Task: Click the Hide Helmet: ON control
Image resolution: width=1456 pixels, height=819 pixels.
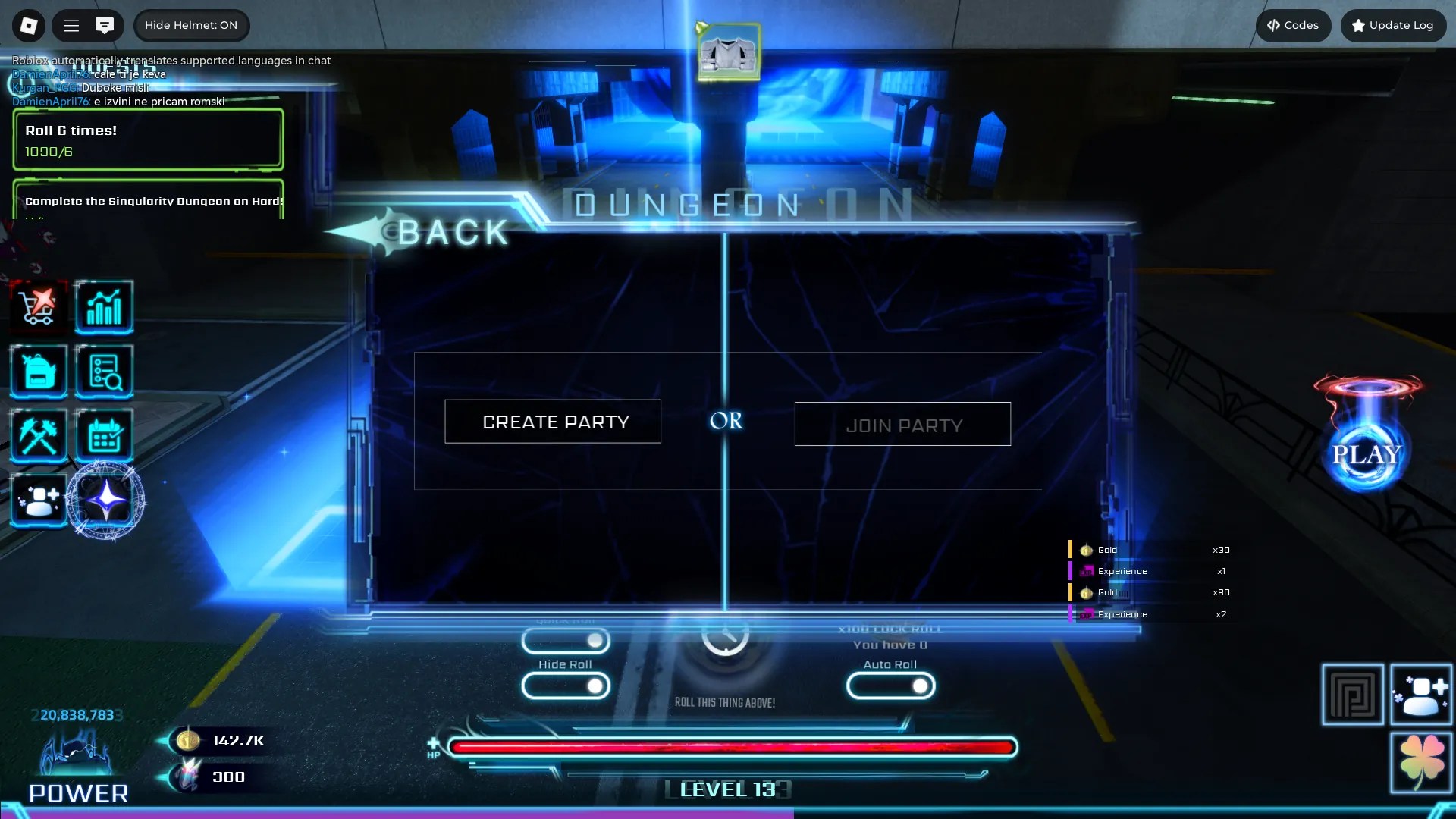Action: 191,25
